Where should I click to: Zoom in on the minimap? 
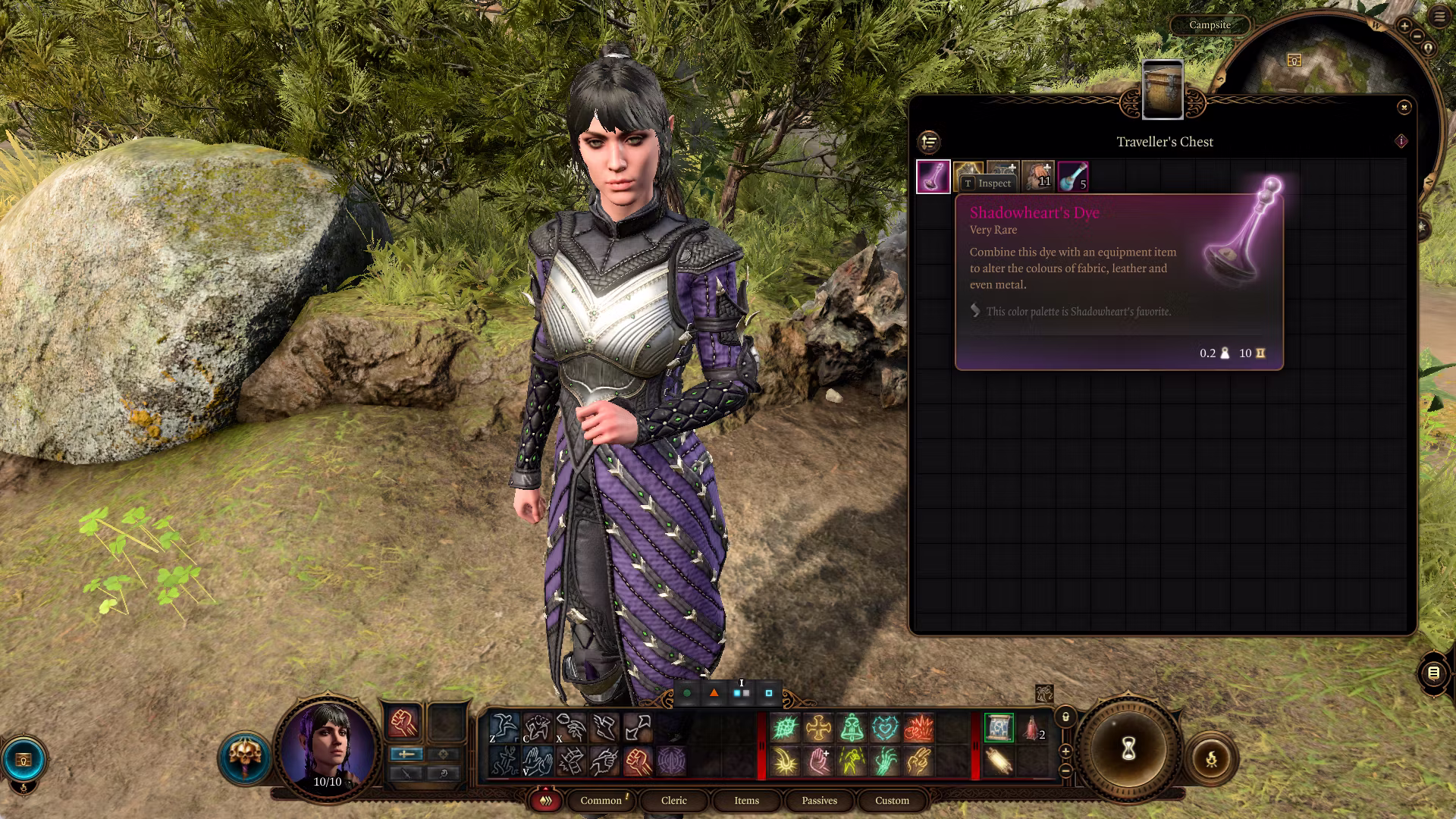coord(1404,27)
